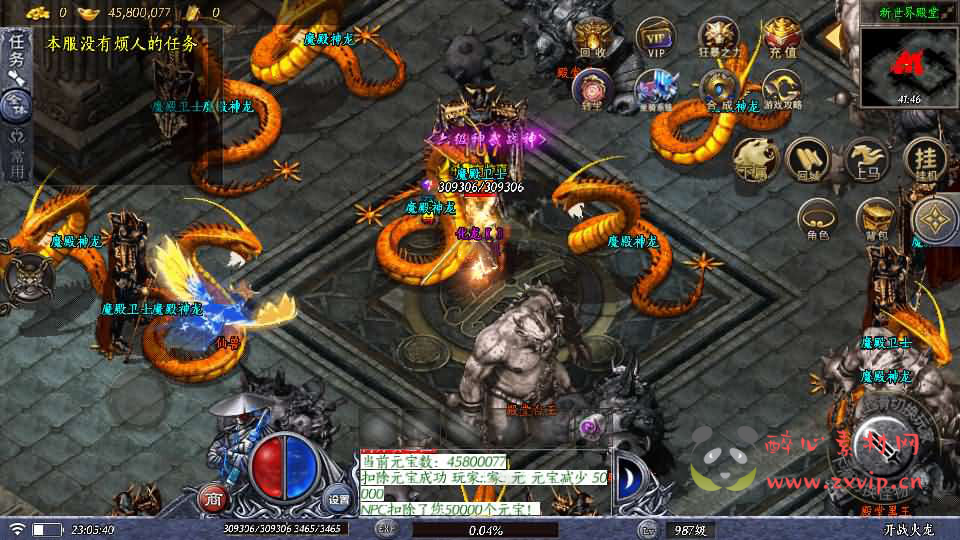Open the 背包 backpack inventory
960x540 pixels.
pyautogui.click(x=876, y=218)
